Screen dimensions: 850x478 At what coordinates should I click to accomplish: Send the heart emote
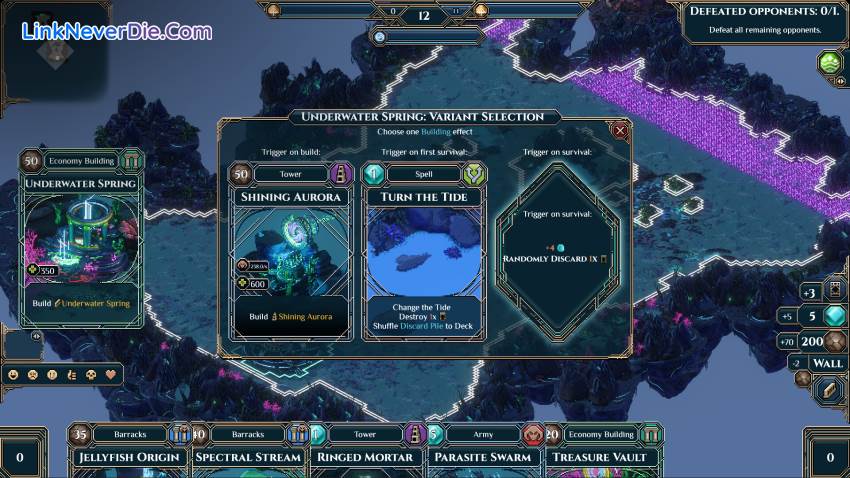click(x=111, y=375)
